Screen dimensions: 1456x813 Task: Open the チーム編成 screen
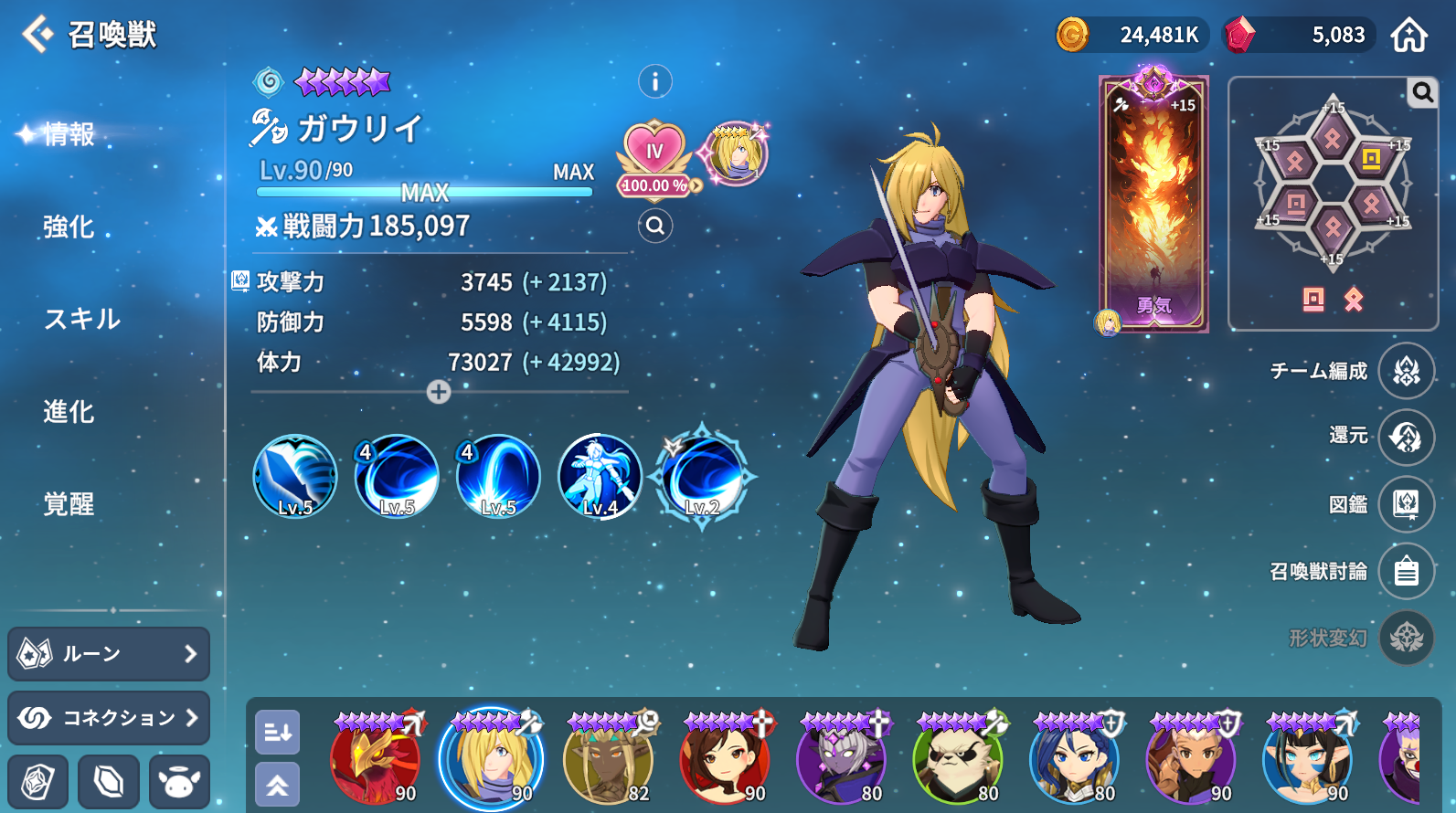[1406, 370]
